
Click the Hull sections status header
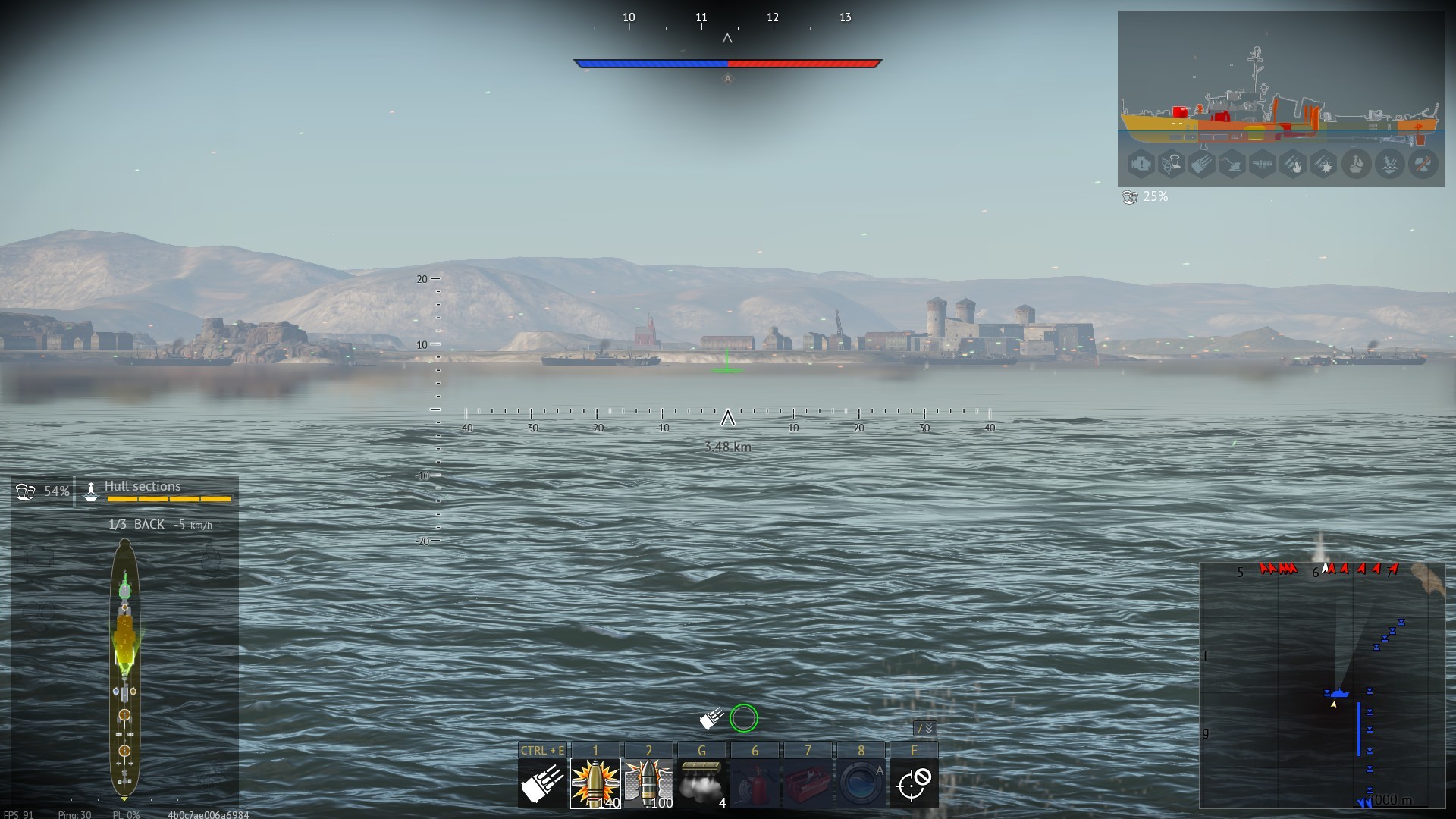143,487
